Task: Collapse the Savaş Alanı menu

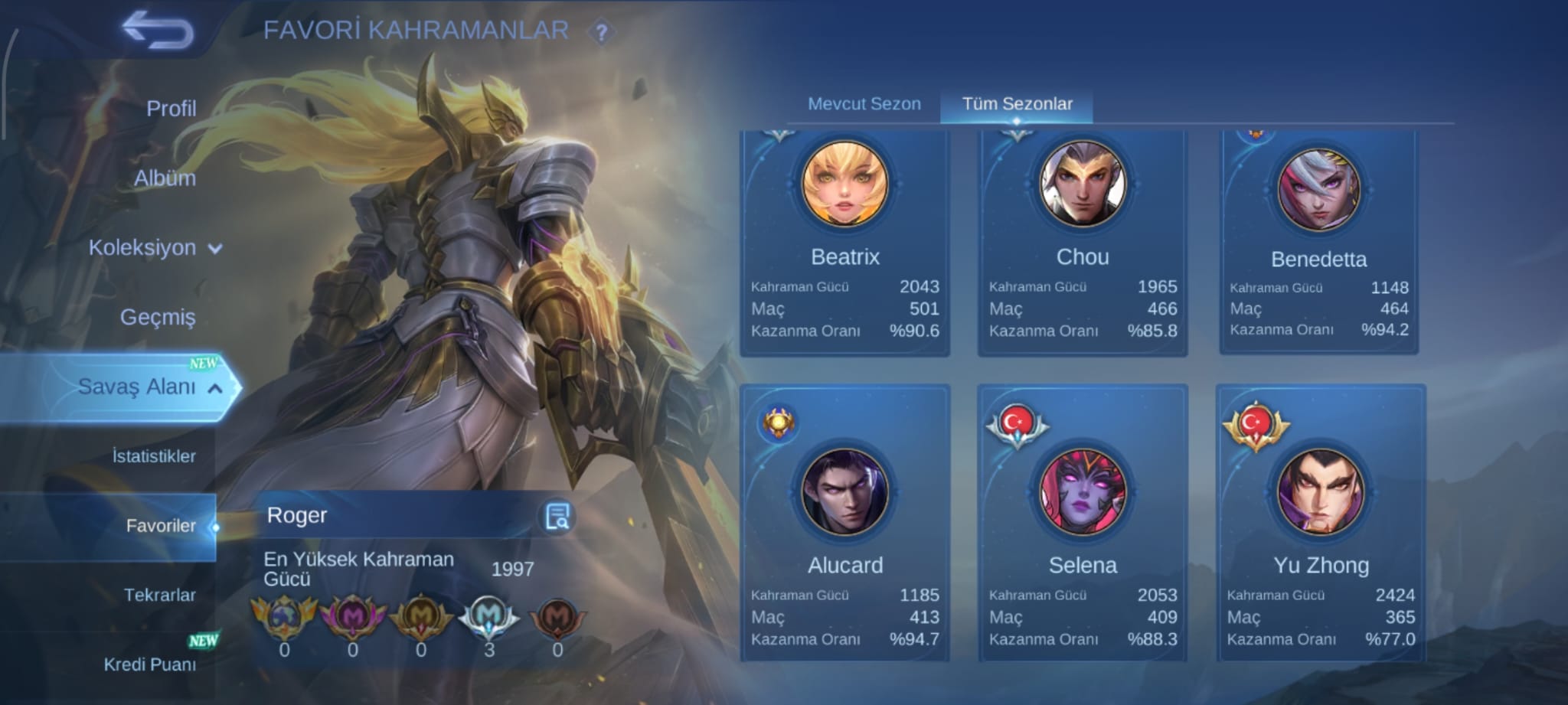Action: point(145,387)
